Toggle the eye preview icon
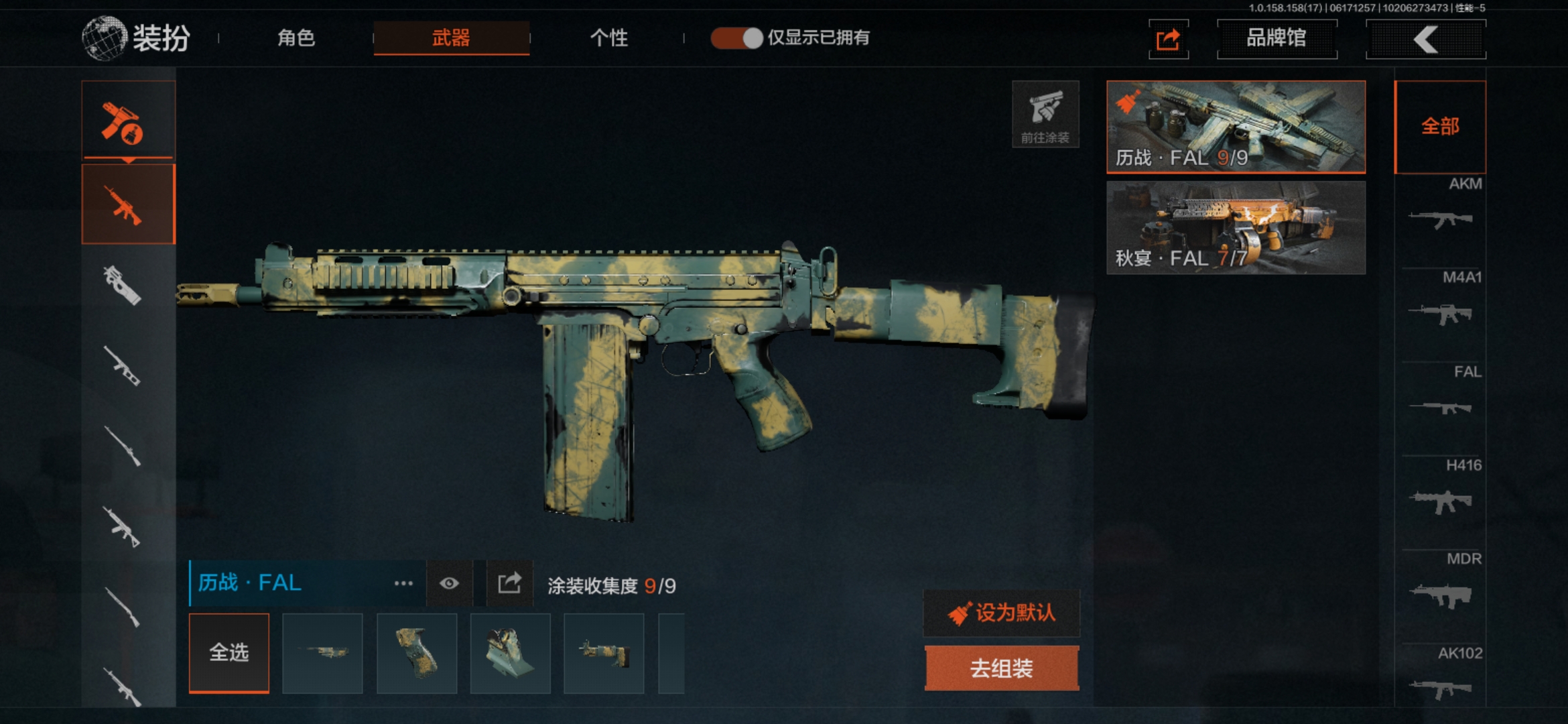1568x724 pixels. (x=449, y=583)
